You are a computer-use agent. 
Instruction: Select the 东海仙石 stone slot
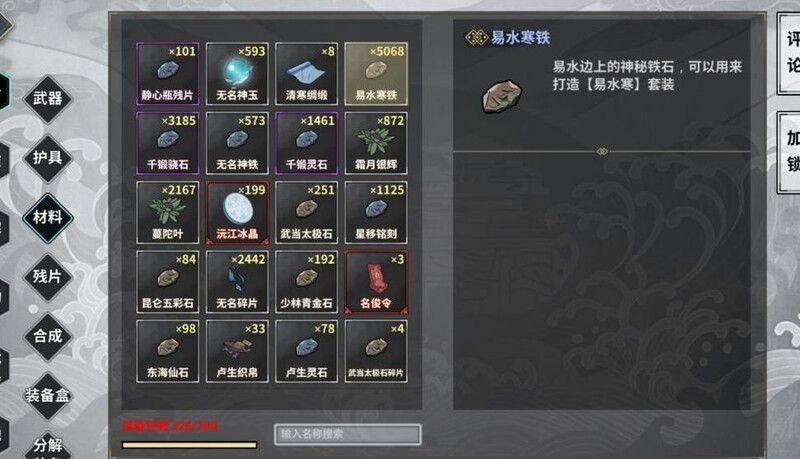(x=167, y=349)
